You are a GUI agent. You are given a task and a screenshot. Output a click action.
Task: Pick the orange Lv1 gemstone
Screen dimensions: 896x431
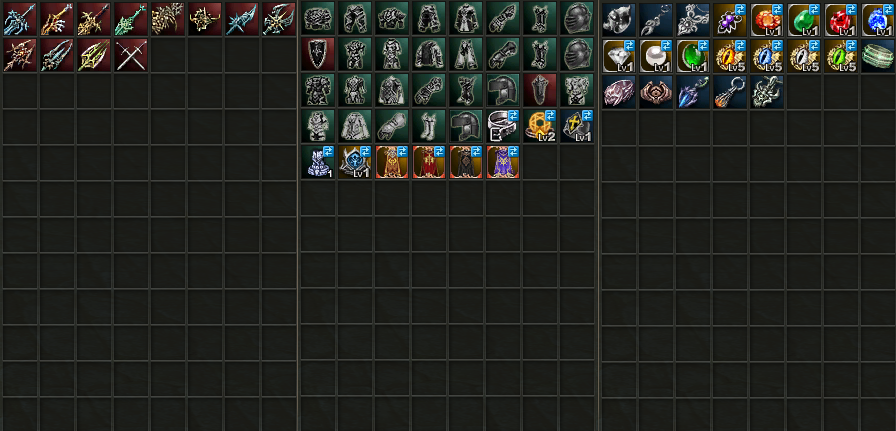click(x=767, y=19)
